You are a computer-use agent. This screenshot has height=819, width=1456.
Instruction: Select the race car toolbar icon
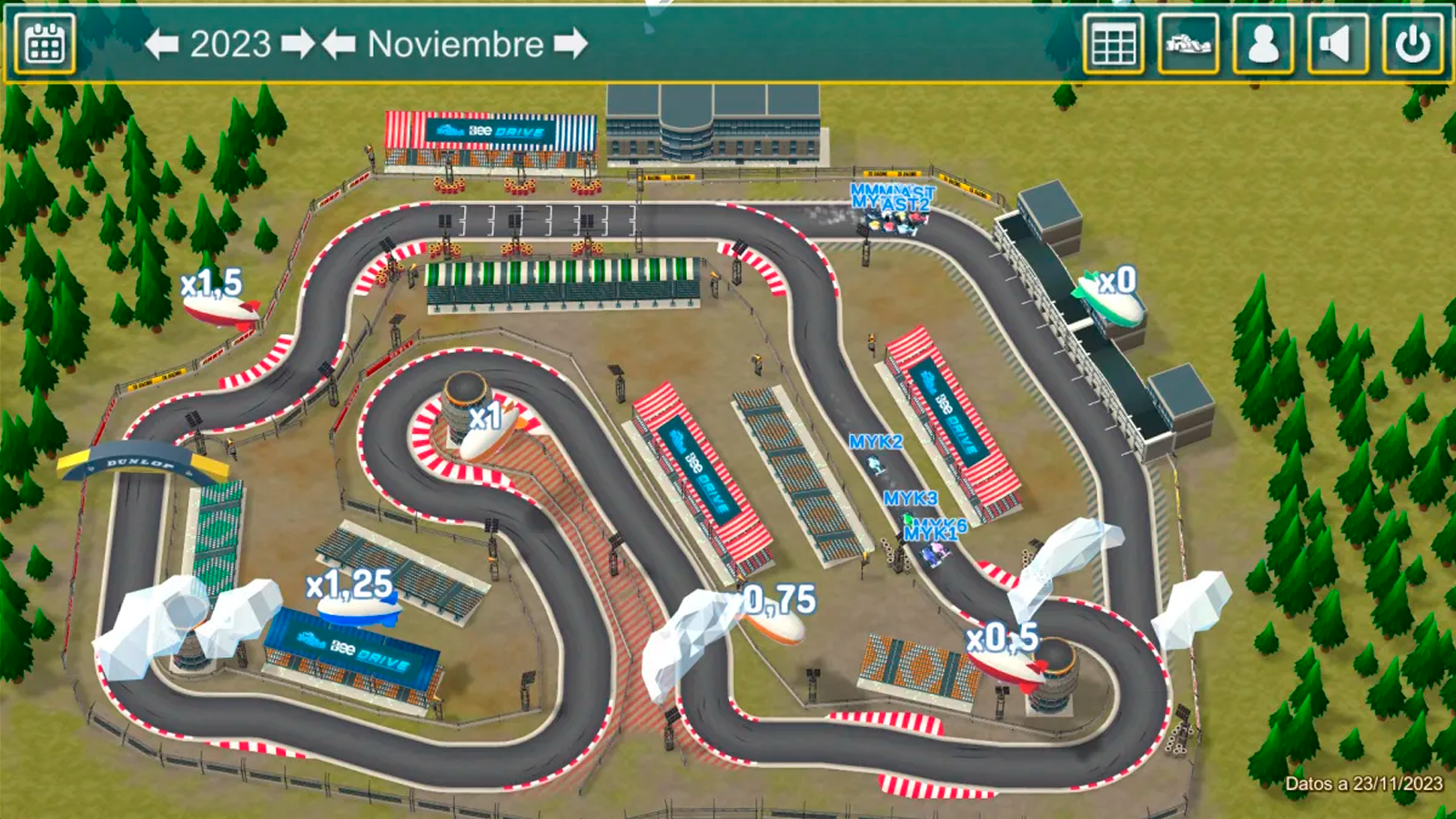coord(1187,42)
